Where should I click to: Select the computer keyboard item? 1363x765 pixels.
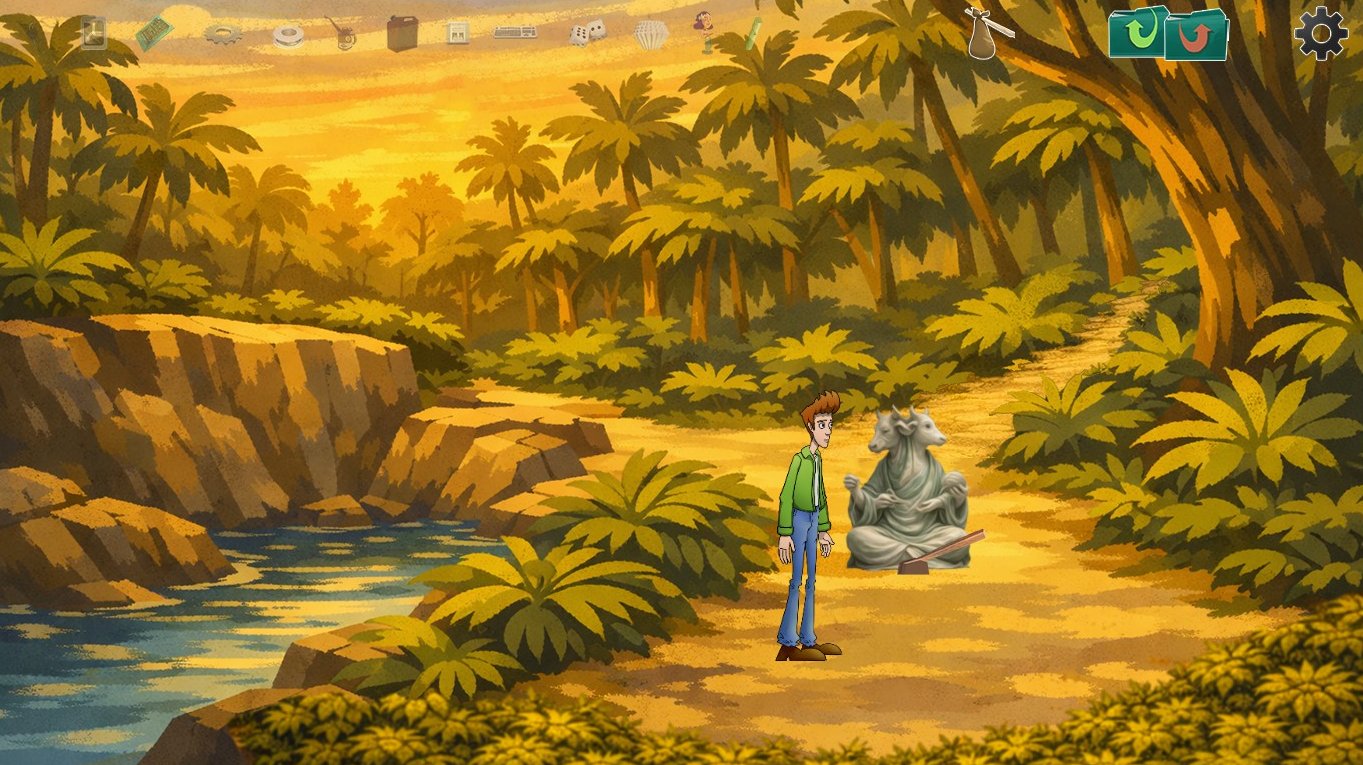515,33
